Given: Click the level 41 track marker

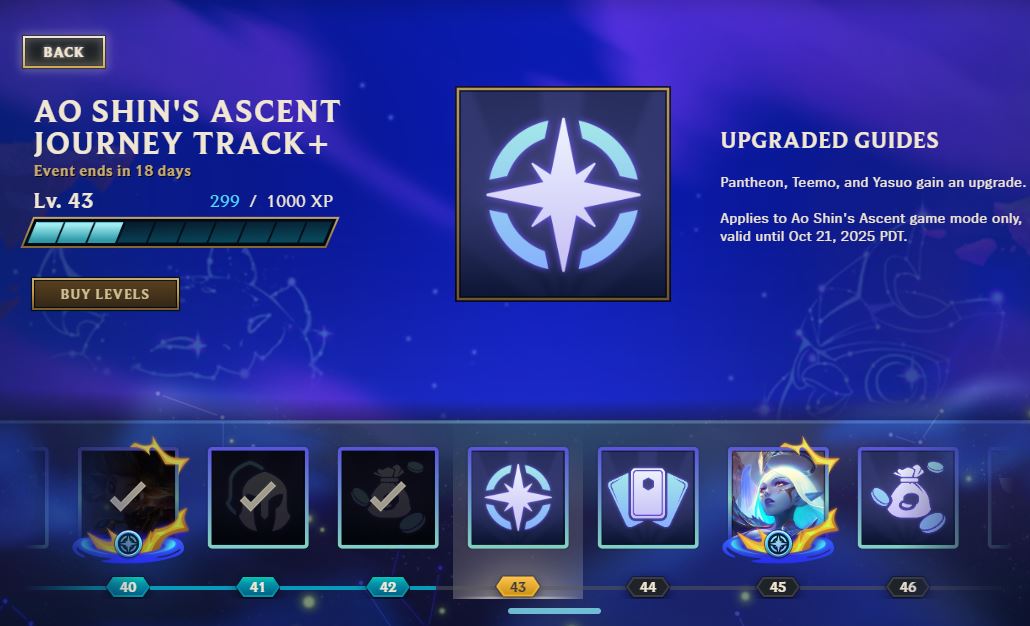Looking at the screenshot, I should [258, 587].
